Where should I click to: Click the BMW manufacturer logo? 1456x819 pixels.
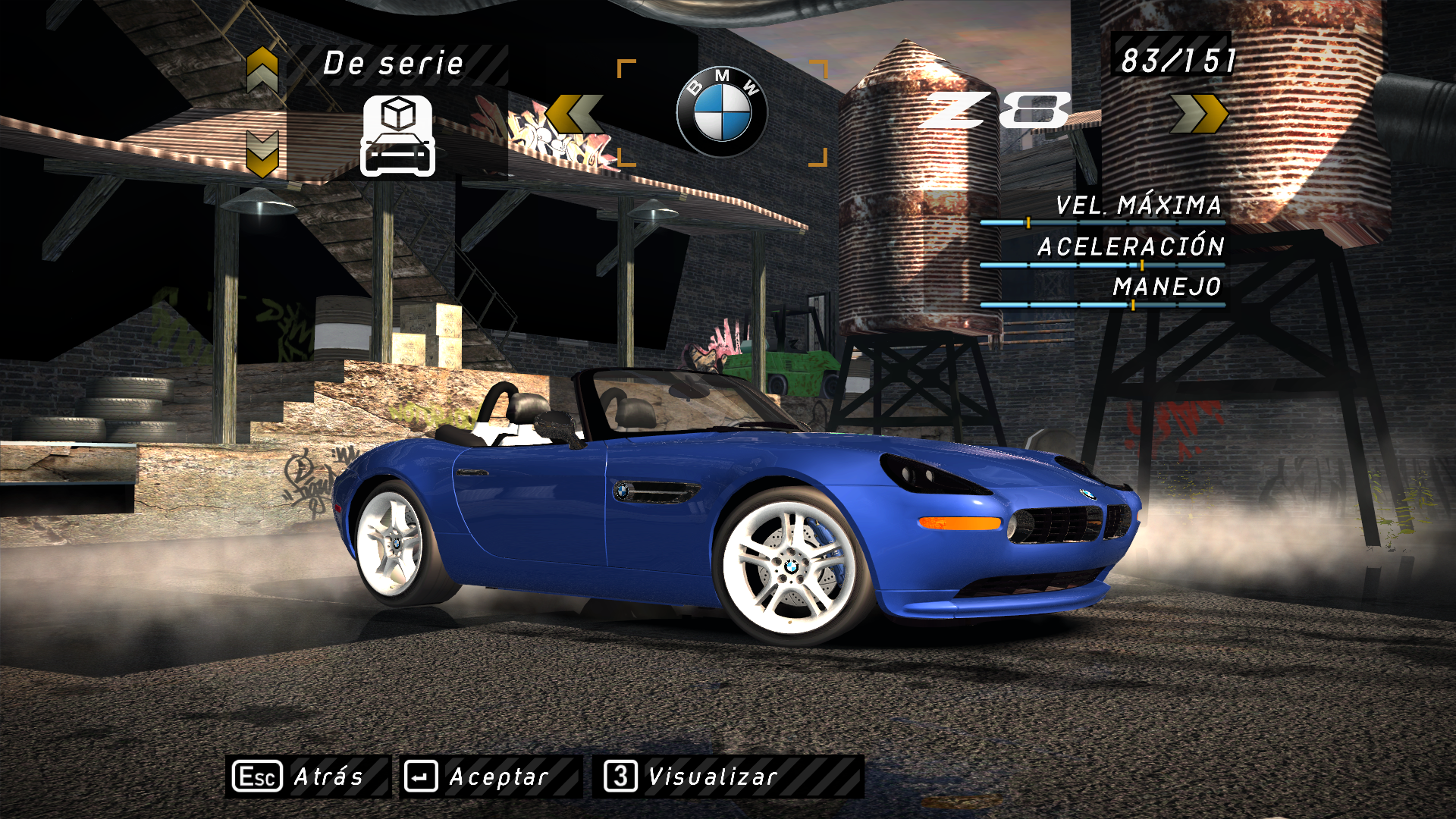click(x=721, y=112)
